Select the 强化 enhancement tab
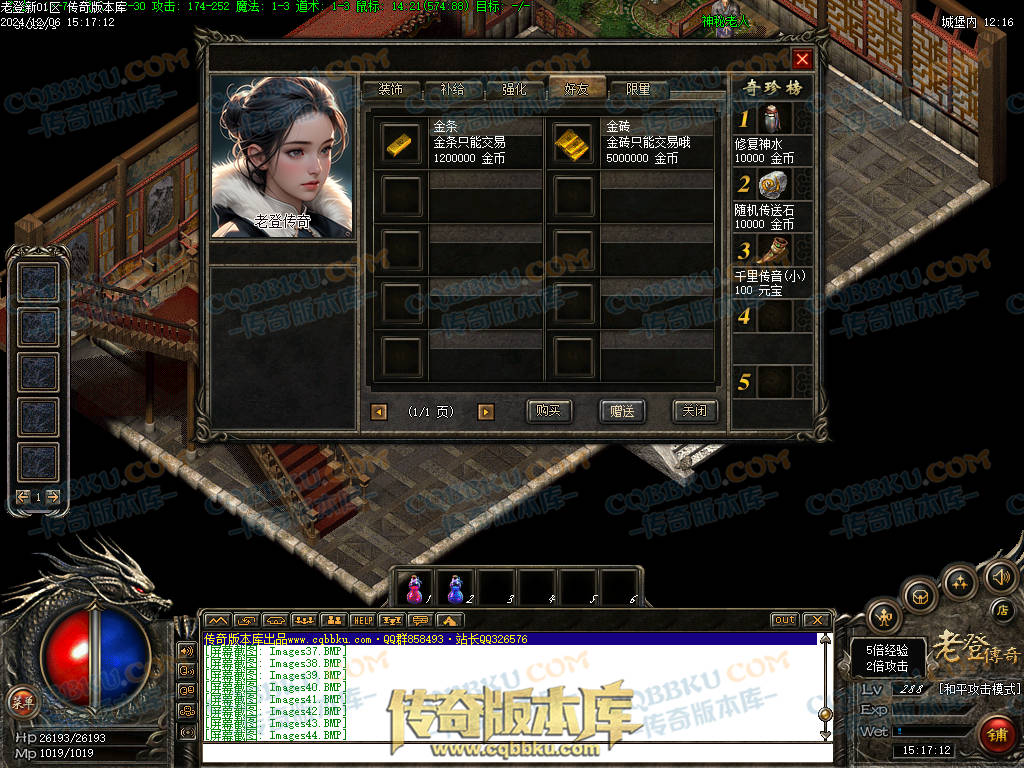 (x=514, y=89)
